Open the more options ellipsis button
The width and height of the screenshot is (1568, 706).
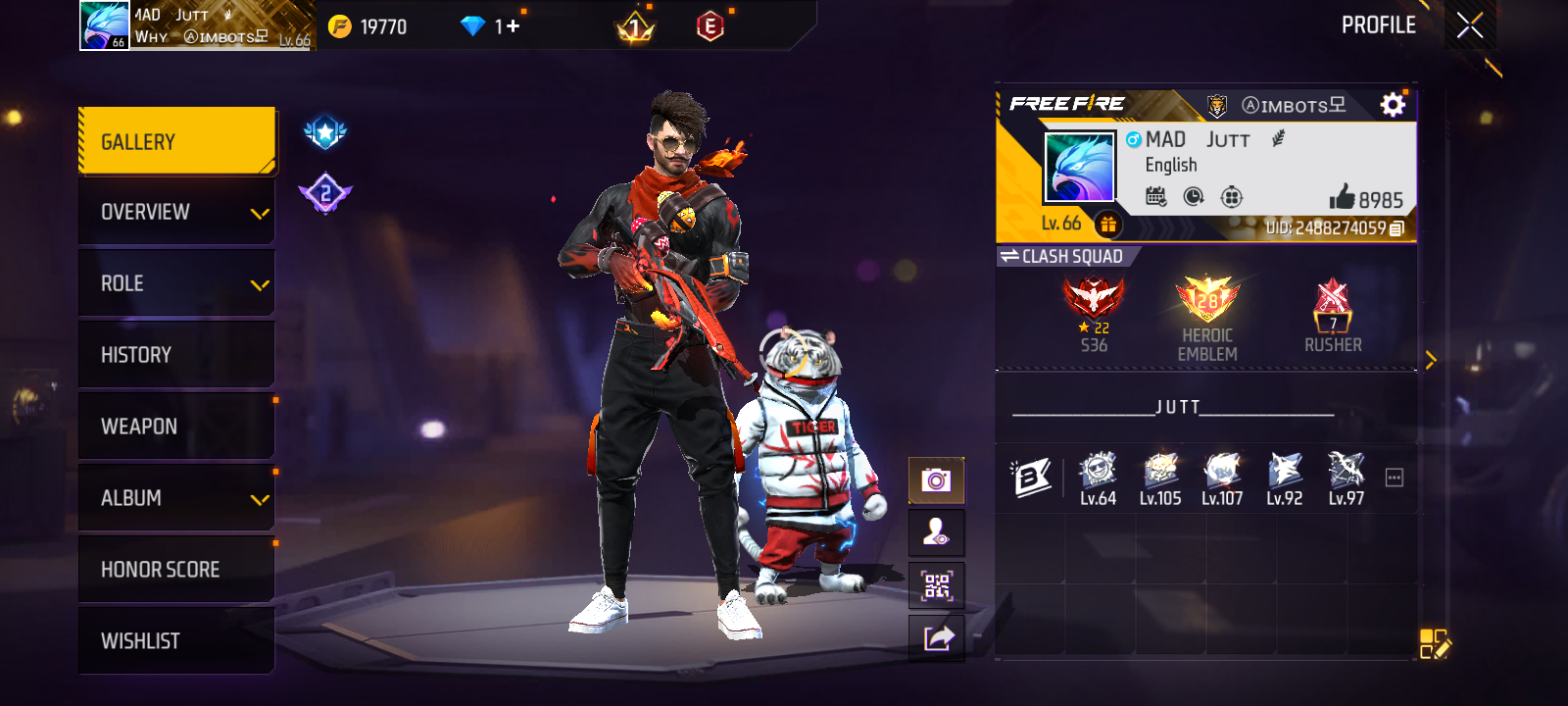1394,478
